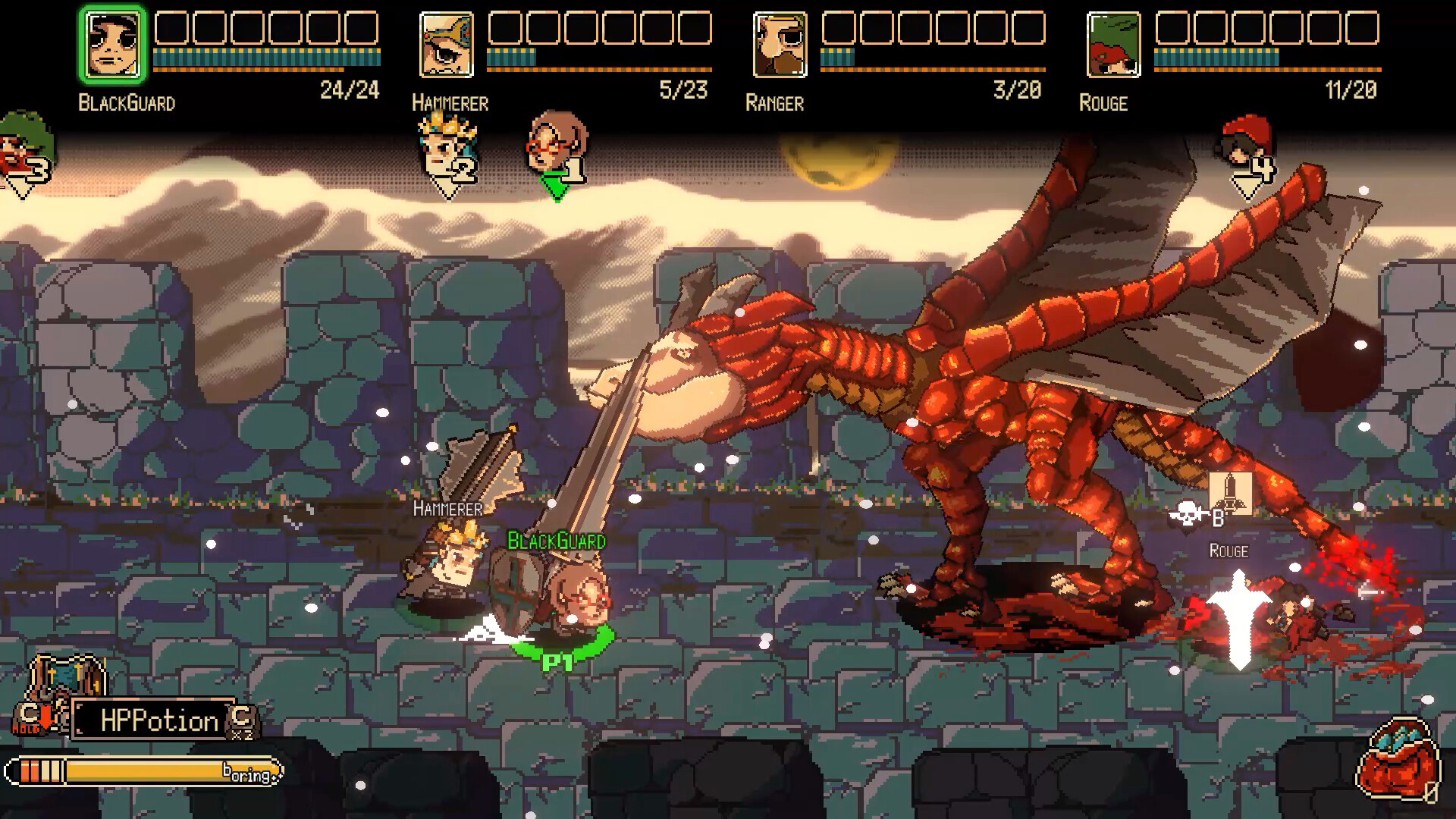Screen dimensions: 1456x819
Task: Select the HPPotion item label
Action: (150, 720)
